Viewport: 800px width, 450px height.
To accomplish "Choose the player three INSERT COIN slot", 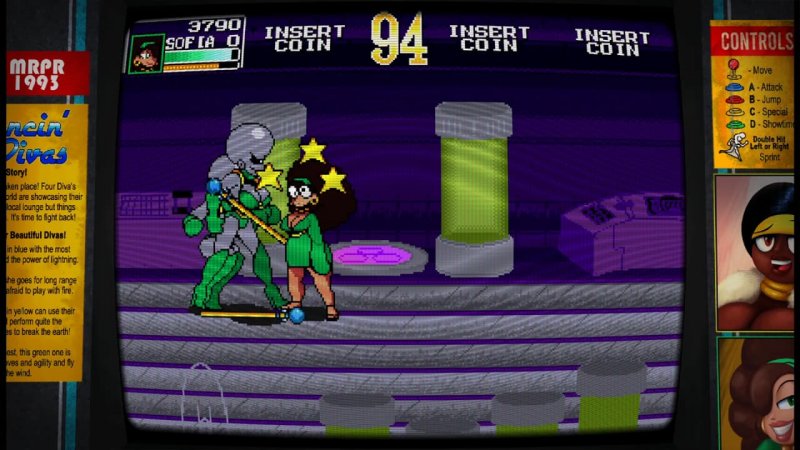I will pos(489,38).
